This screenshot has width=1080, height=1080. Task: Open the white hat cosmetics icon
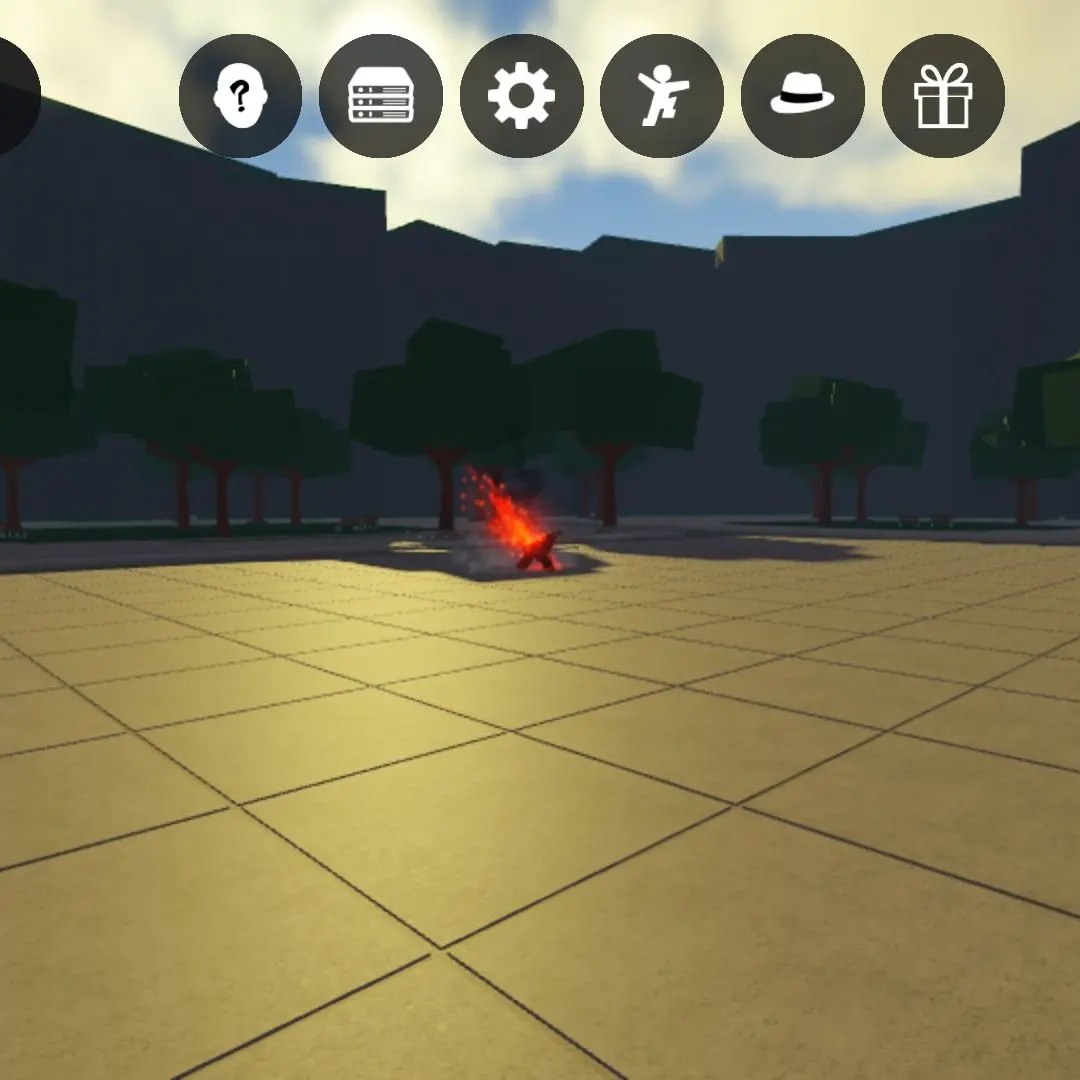802,96
